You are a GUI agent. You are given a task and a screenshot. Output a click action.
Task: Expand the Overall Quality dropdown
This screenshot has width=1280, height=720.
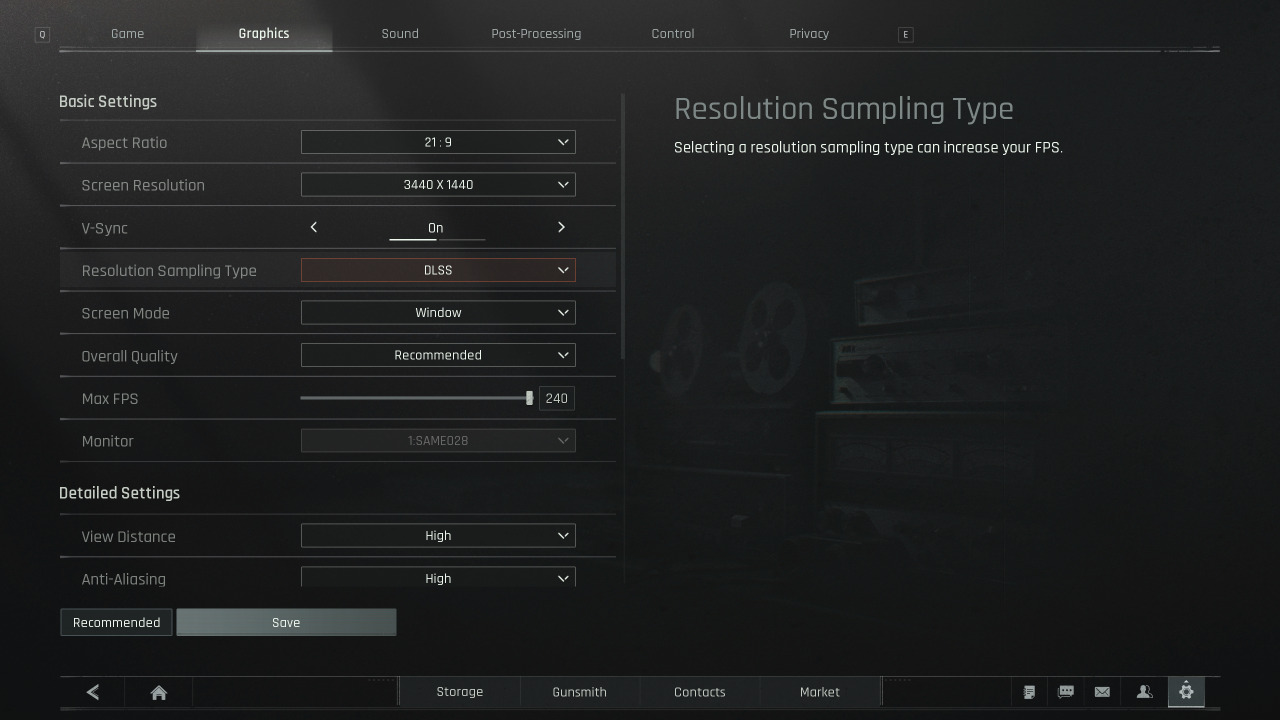click(x=438, y=354)
